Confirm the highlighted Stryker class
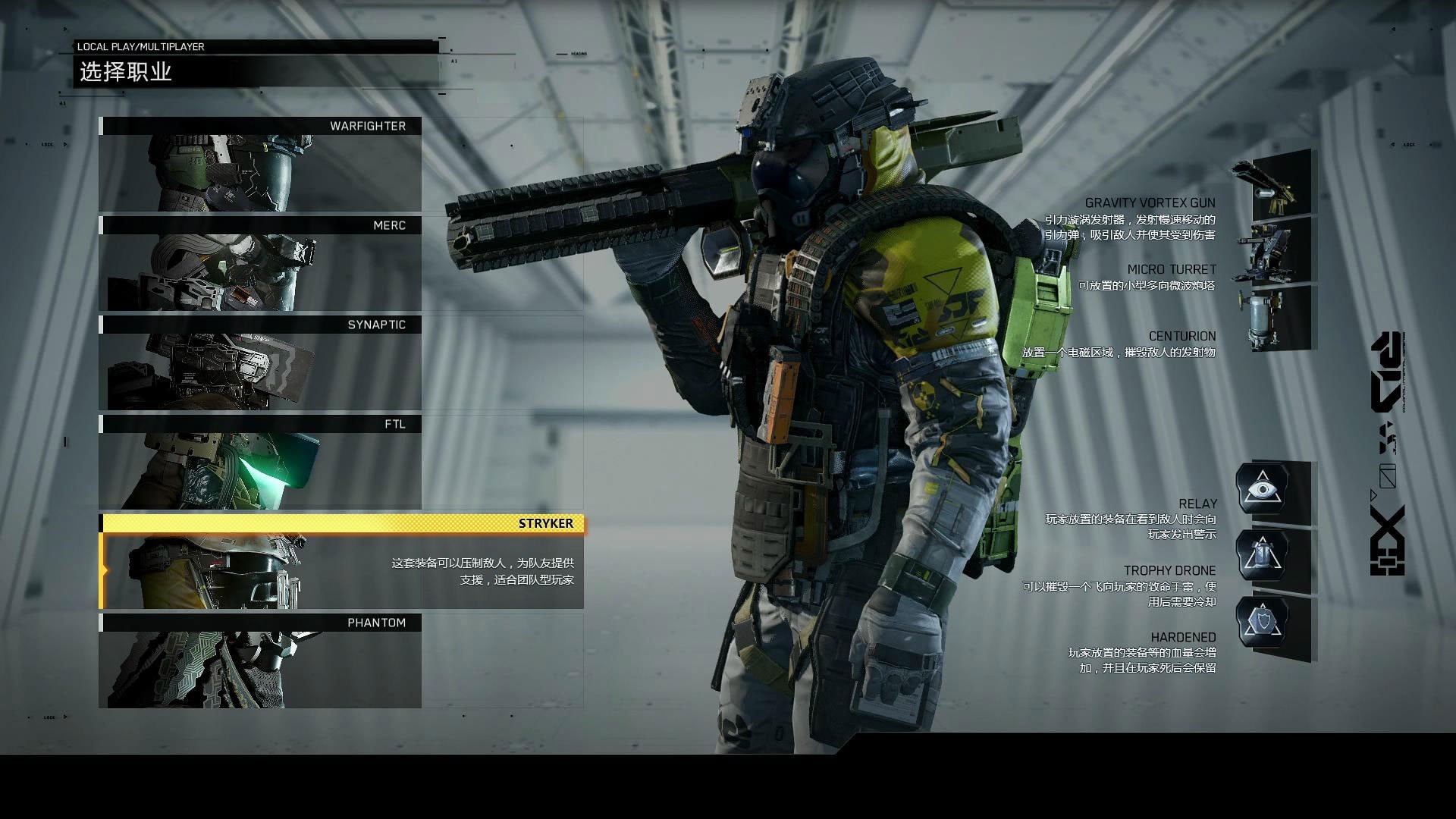Image resolution: width=1456 pixels, height=819 pixels. click(341, 562)
